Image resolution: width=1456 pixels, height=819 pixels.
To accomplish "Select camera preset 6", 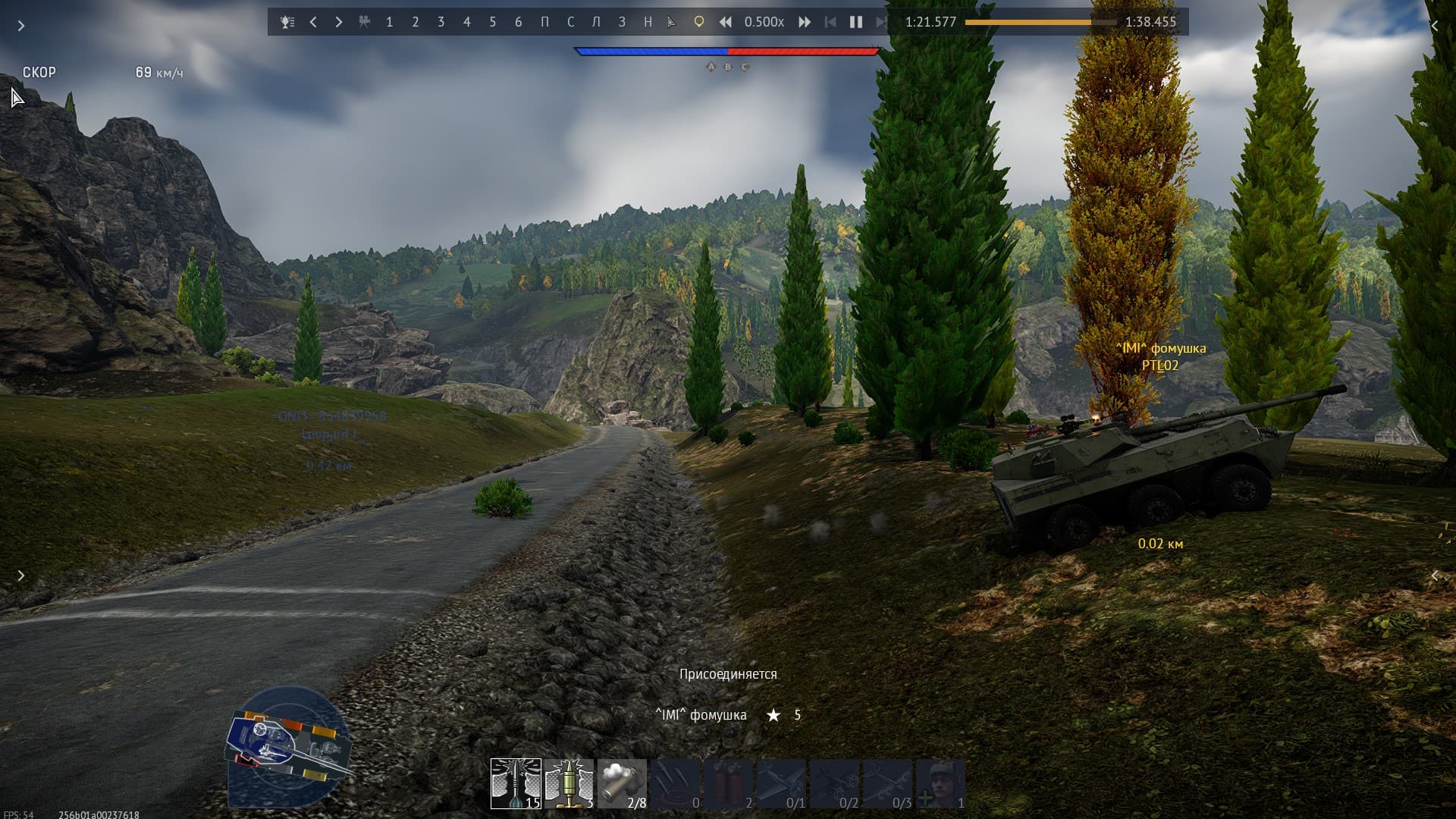I will (x=518, y=22).
